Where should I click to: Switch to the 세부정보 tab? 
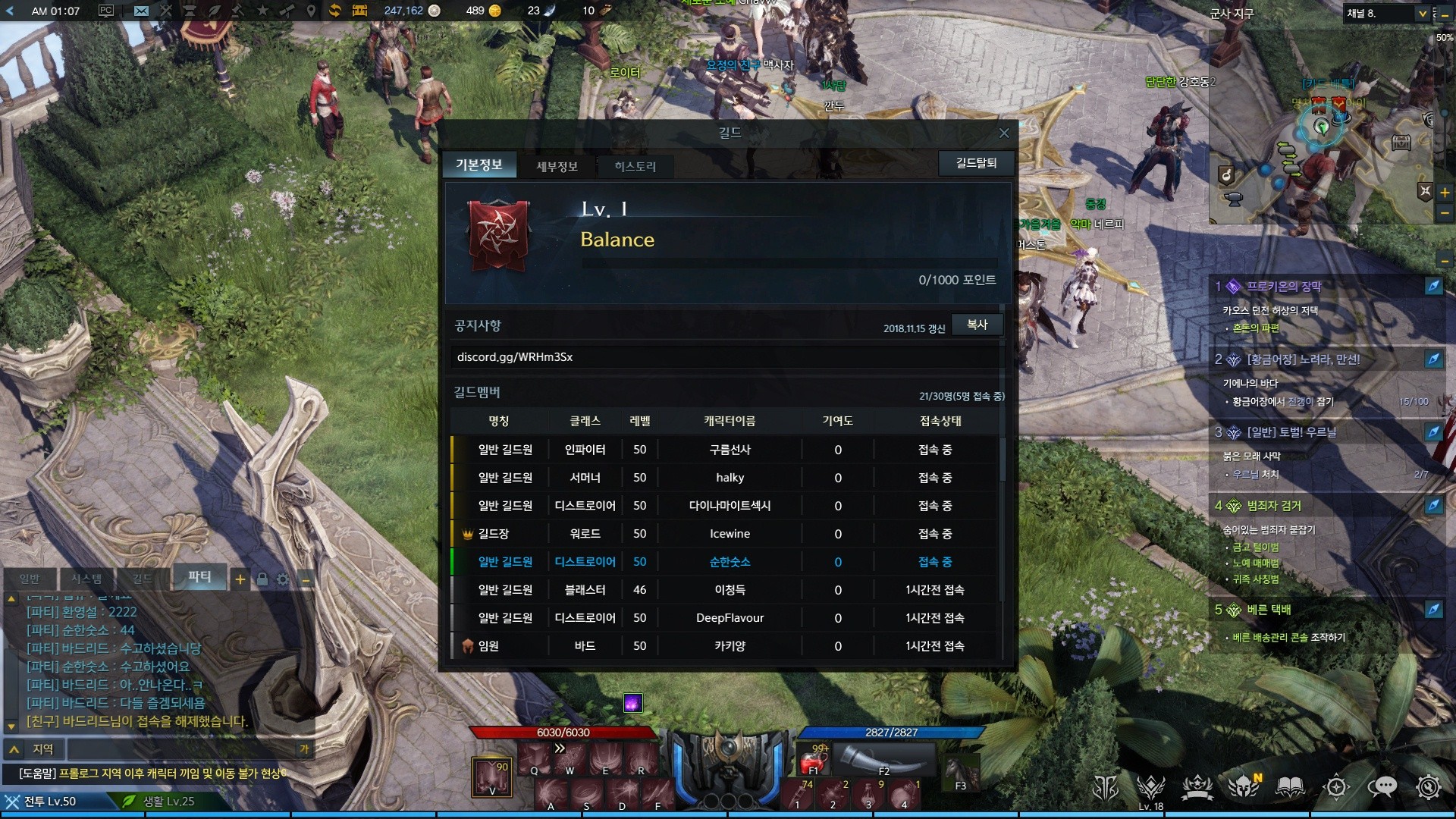tap(557, 166)
